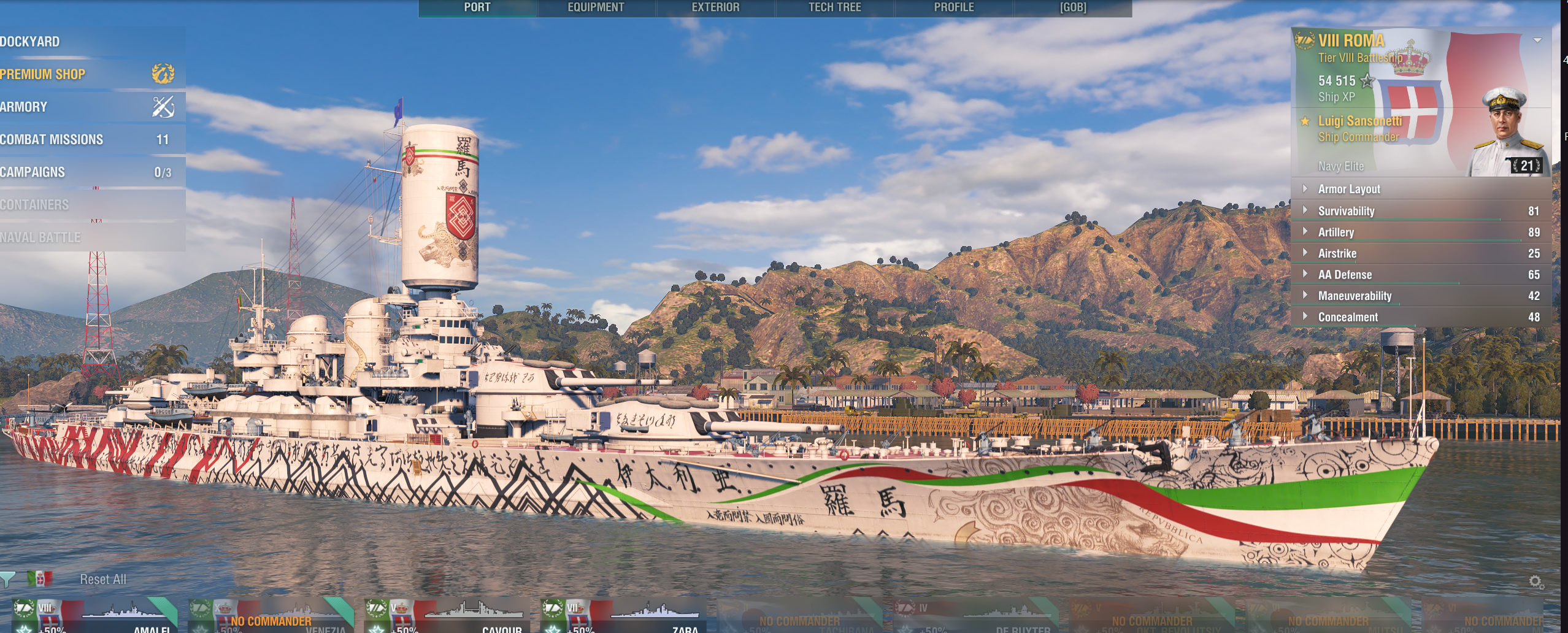Expand the AA Defense details
This screenshot has height=633, width=1568.
pos(1345,275)
